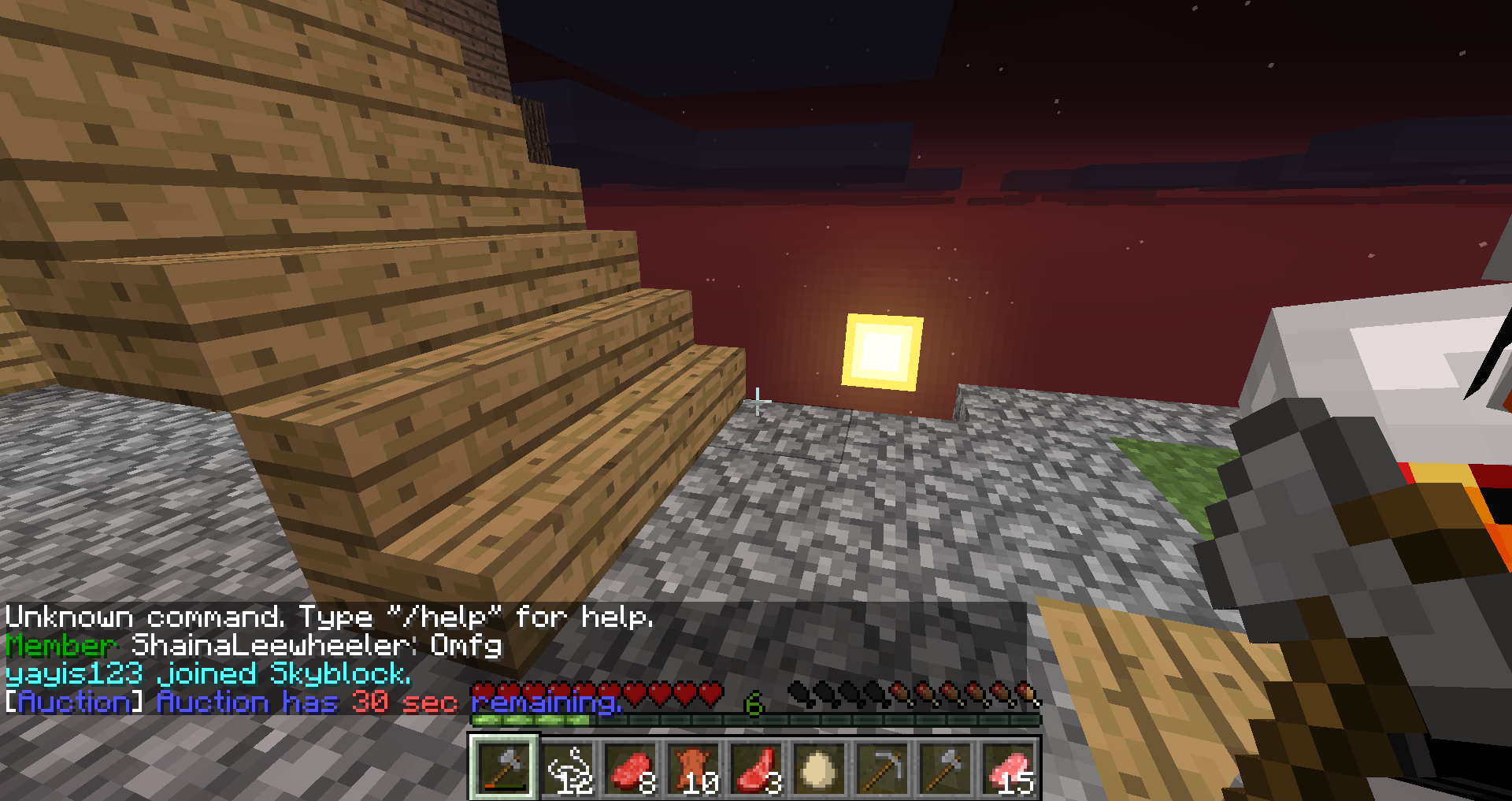
Task: Select the damaged stone axe with durability bar
Action: [504, 767]
